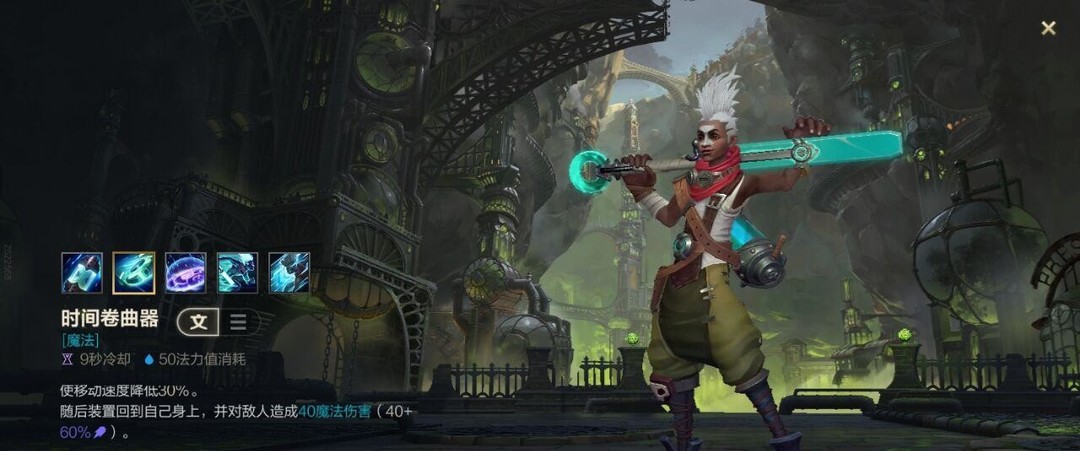Switch to the three-line list detail view

(238, 321)
